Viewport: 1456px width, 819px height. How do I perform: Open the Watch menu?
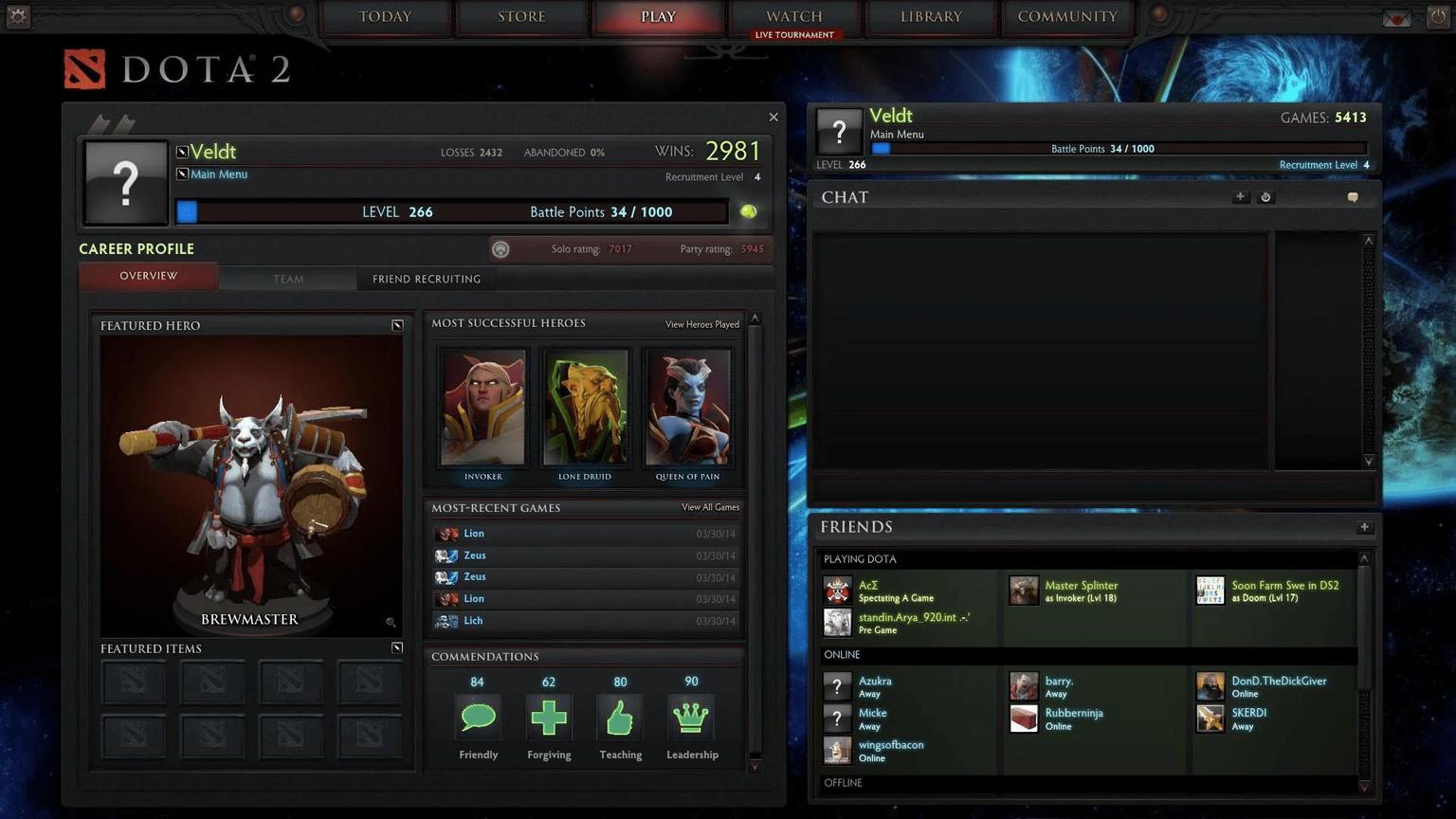coord(794,16)
